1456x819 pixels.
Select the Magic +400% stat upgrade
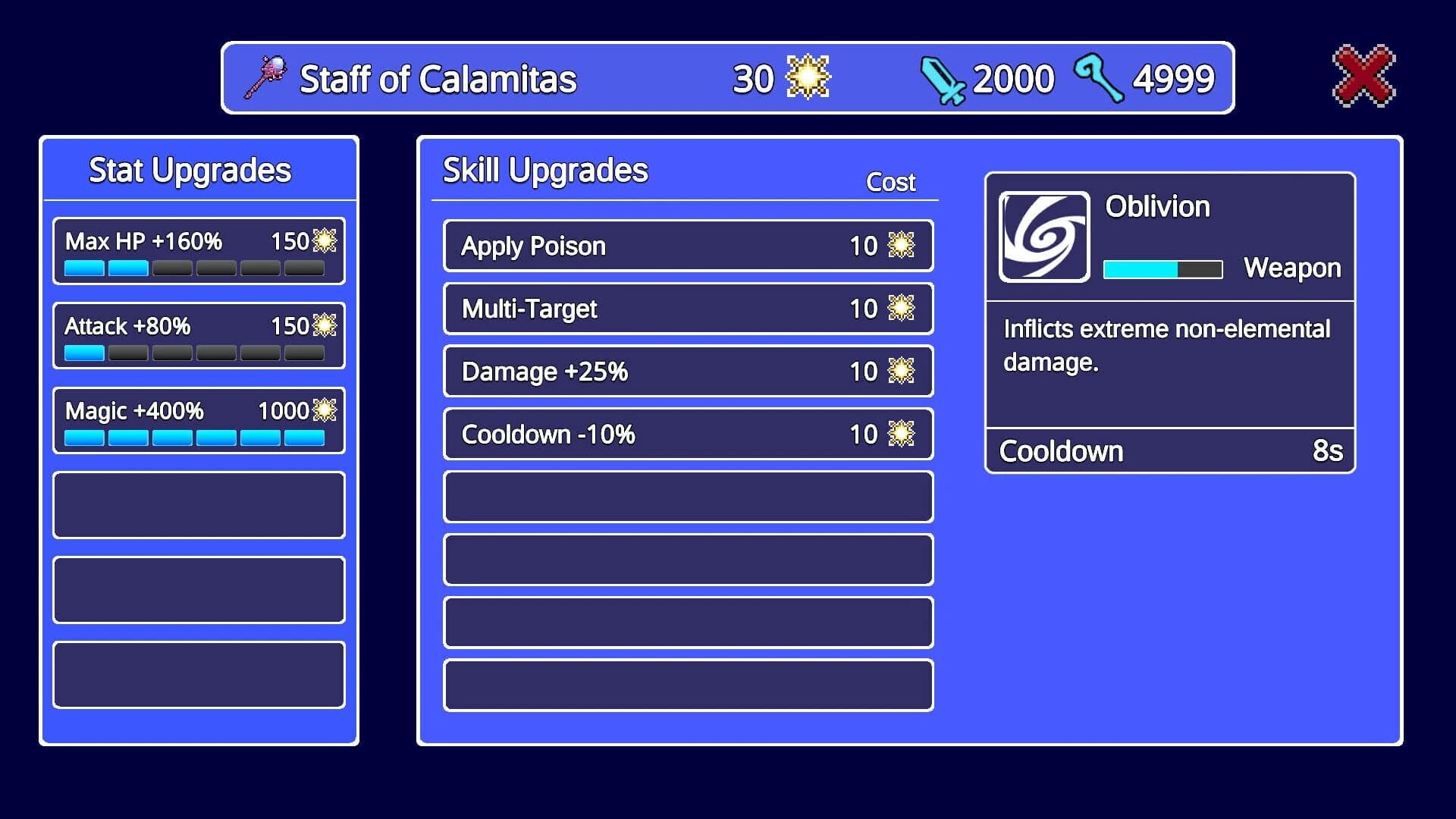[x=199, y=420]
